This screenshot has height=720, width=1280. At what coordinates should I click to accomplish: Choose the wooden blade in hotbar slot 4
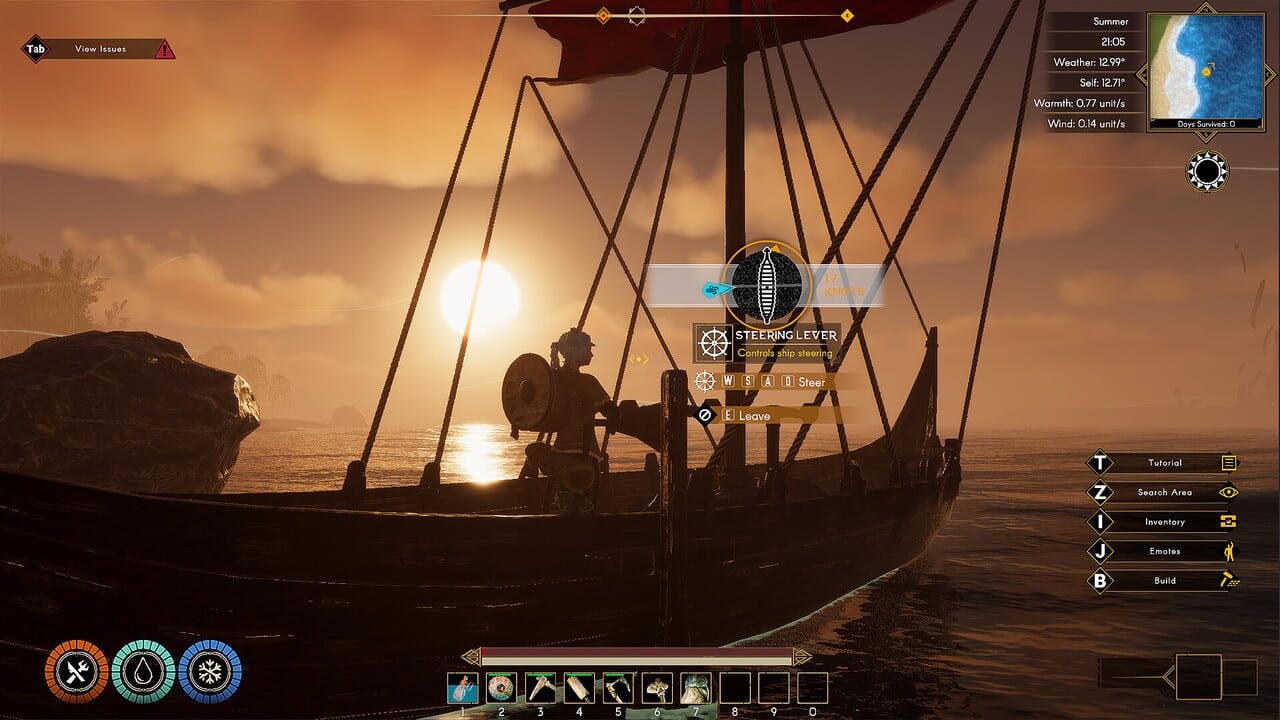point(579,688)
